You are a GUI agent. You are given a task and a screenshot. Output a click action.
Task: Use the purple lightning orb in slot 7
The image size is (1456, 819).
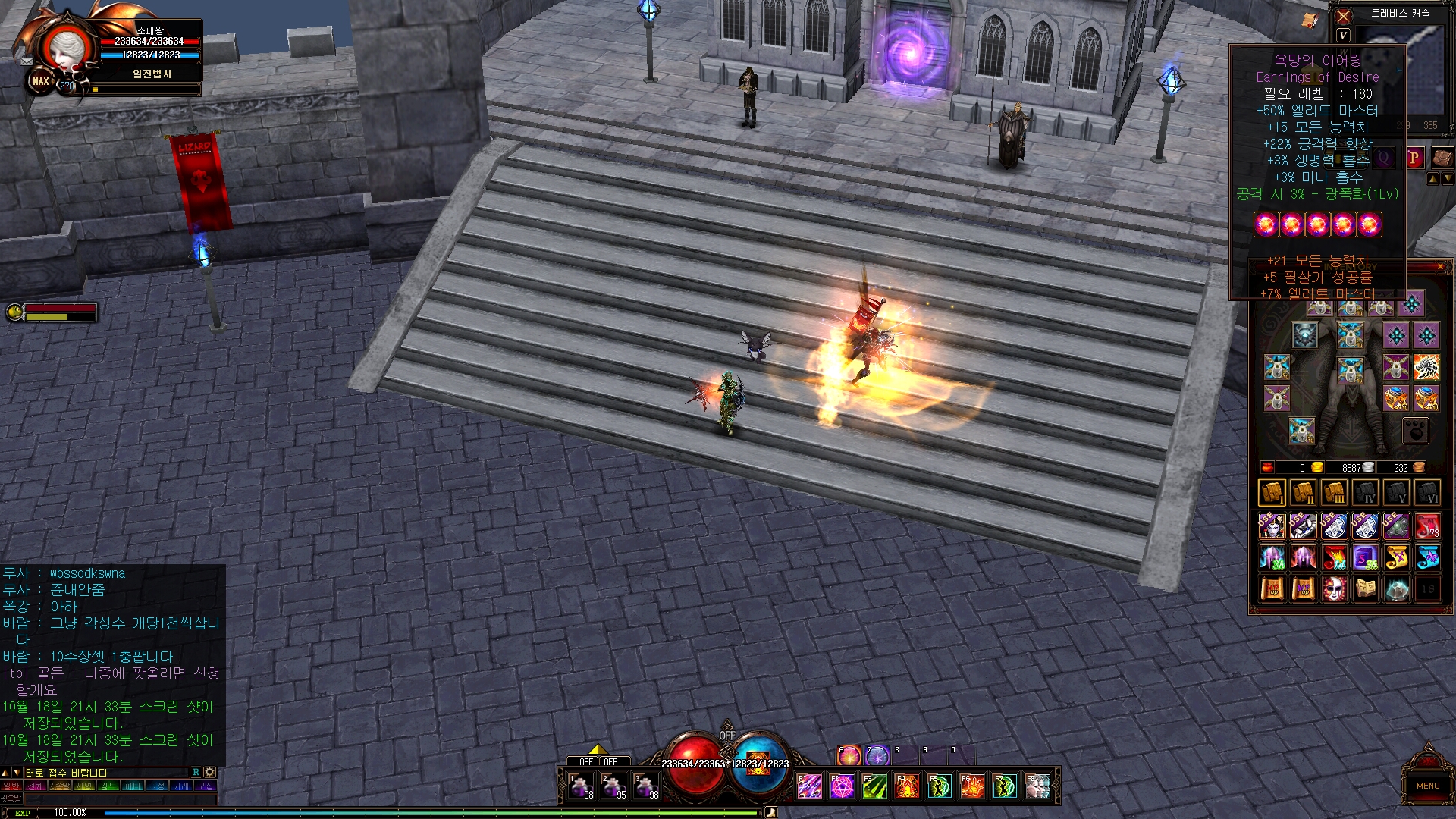click(877, 755)
